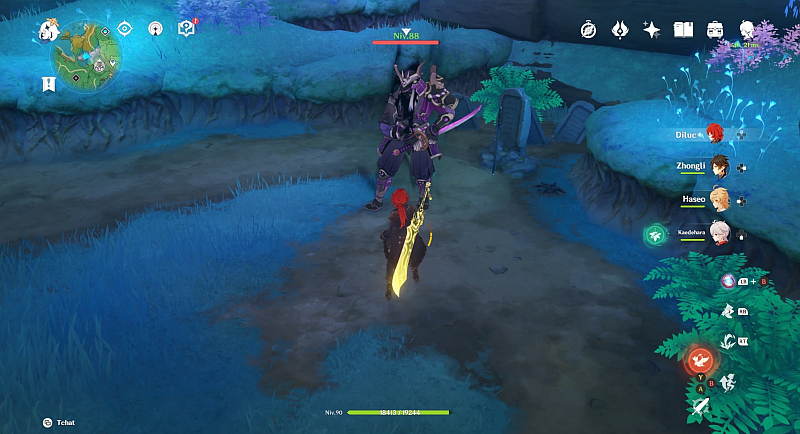Open the Paimon menu

coord(47,31)
